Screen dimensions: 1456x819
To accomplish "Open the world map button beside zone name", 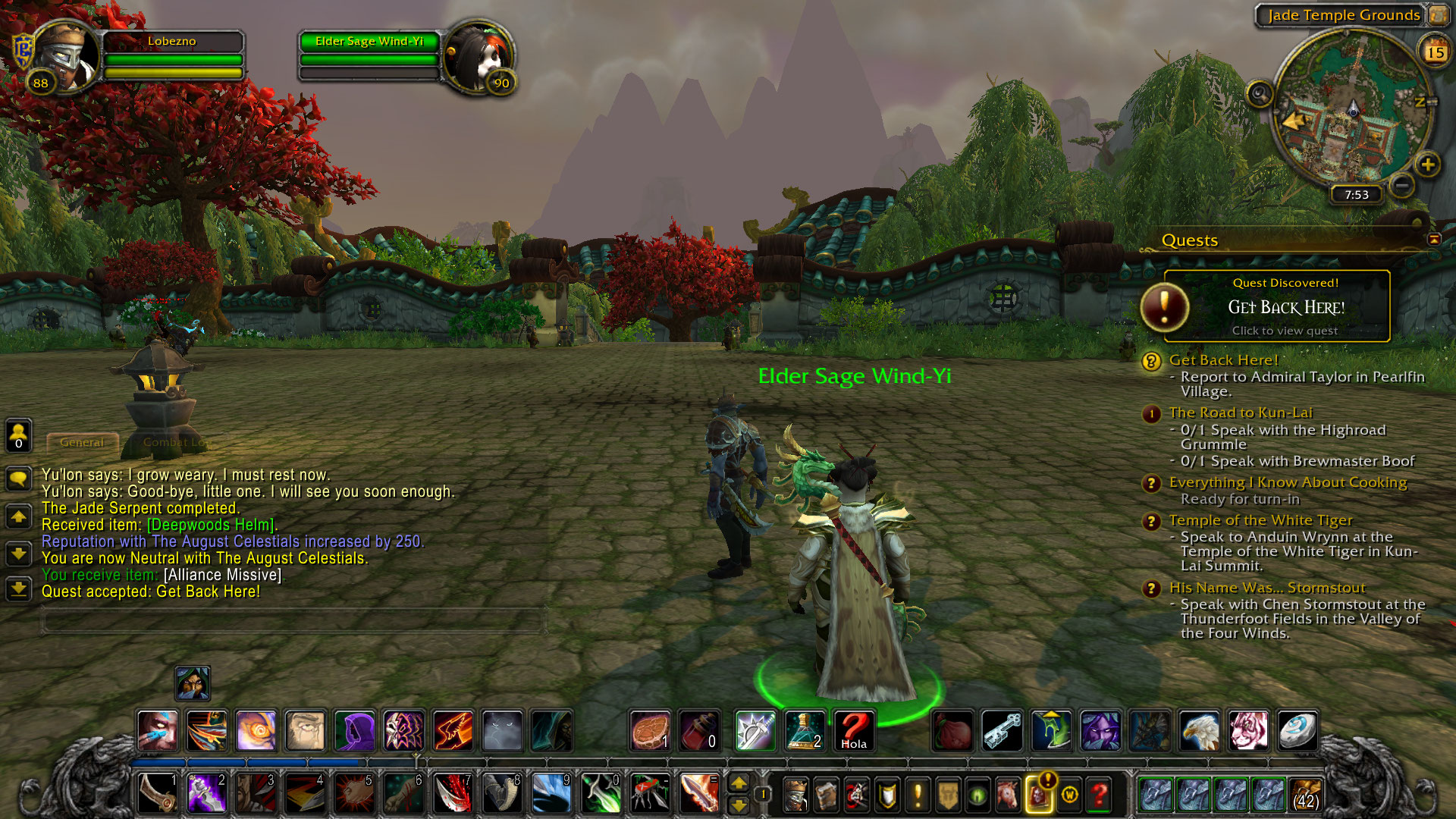I will click(x=1438, y=14).
